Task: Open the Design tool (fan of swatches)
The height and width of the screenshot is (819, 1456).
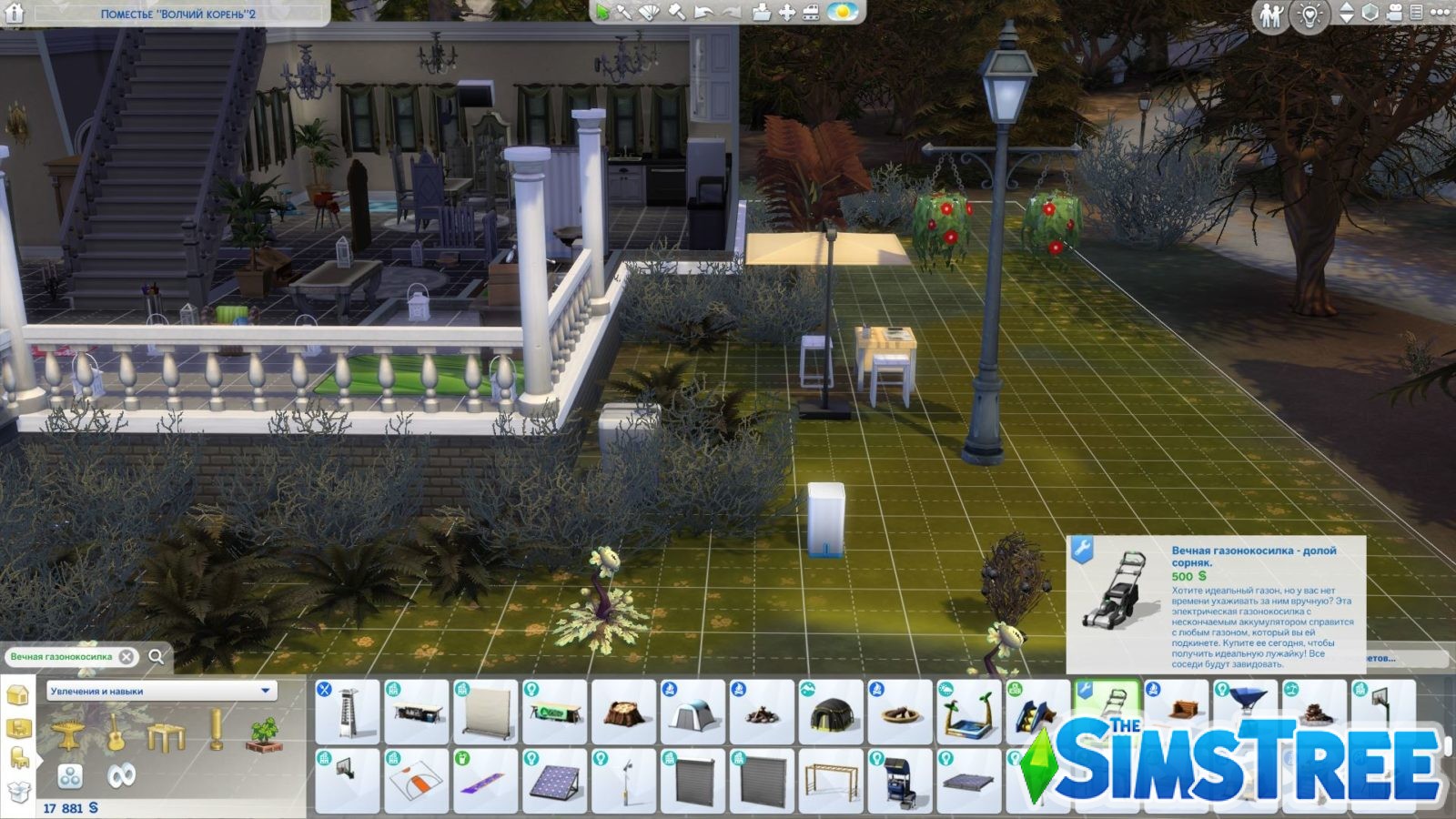Action: pos(650,14)
